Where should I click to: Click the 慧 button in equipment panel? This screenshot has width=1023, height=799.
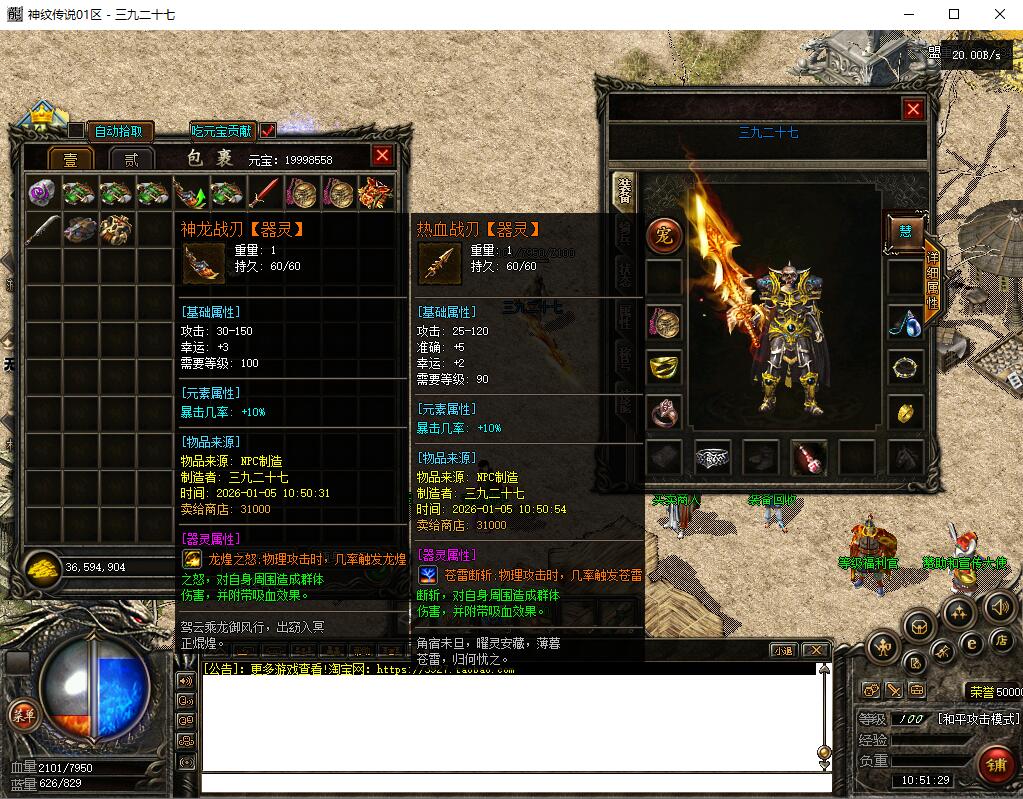point(905,231)
